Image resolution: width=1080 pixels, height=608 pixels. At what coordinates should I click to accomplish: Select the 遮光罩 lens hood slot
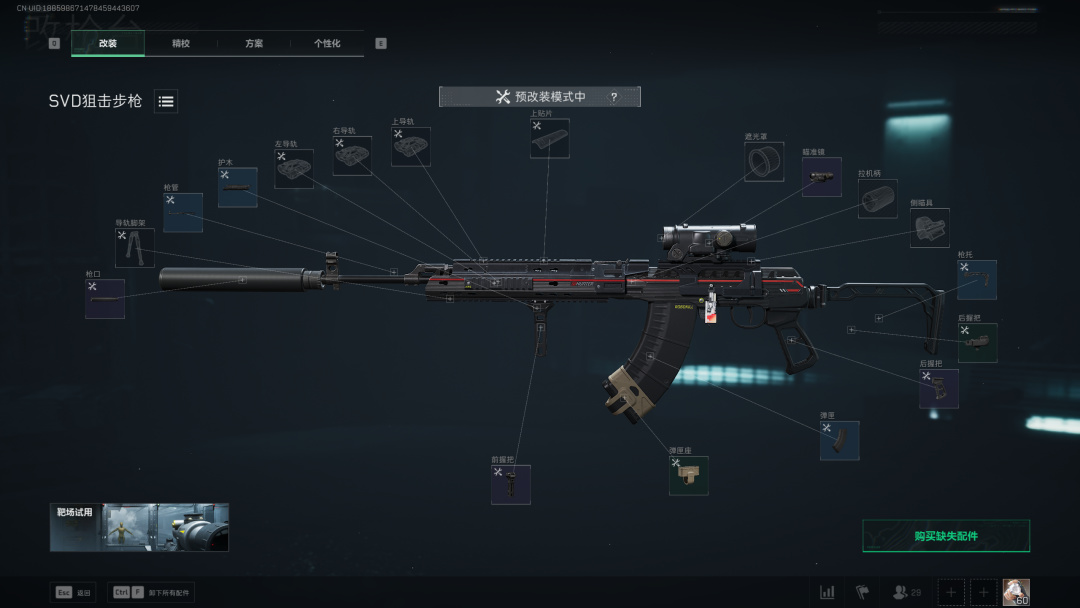764,161
